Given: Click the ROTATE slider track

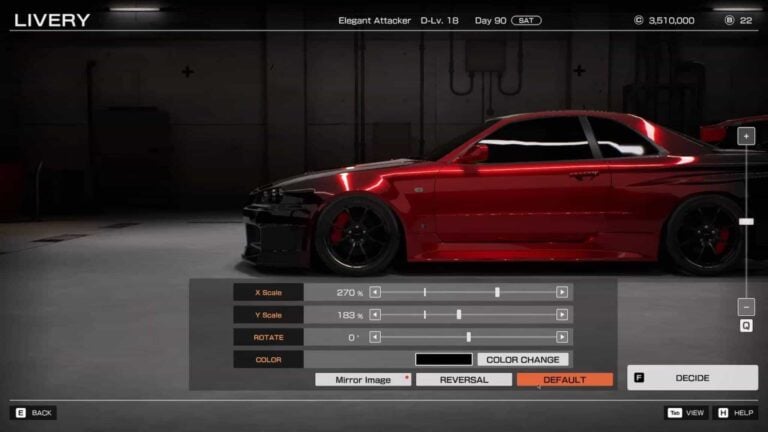Looking at the screenshot, I should [x=468, y=337].
